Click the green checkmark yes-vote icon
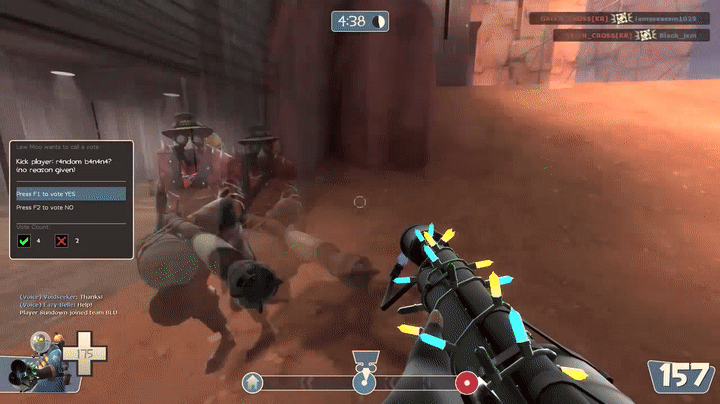720x404 pixels. click(x=24, y=241)
